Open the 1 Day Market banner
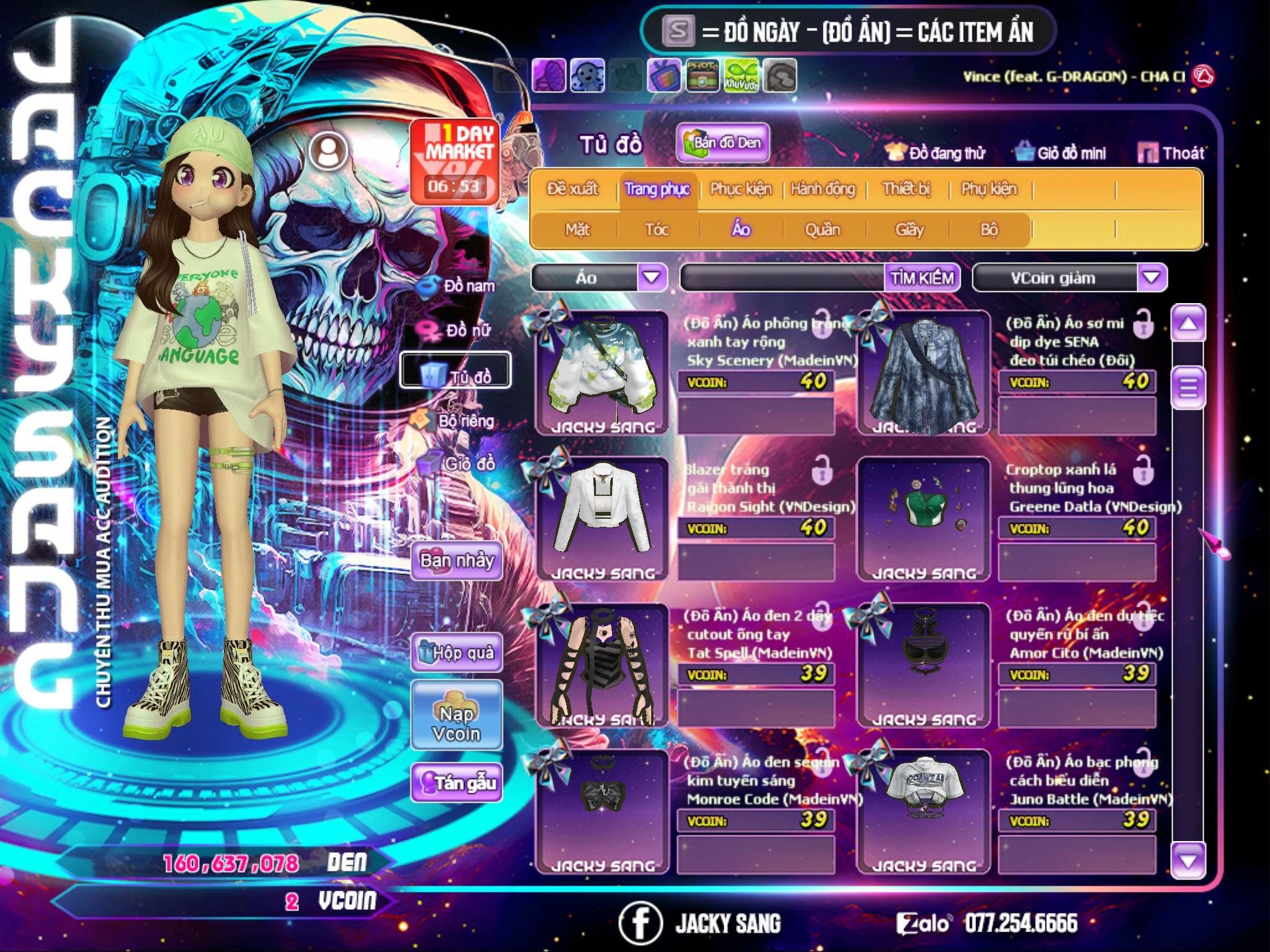The height and width of the screenshot is (952, 1270). click(x=455, y=161)
